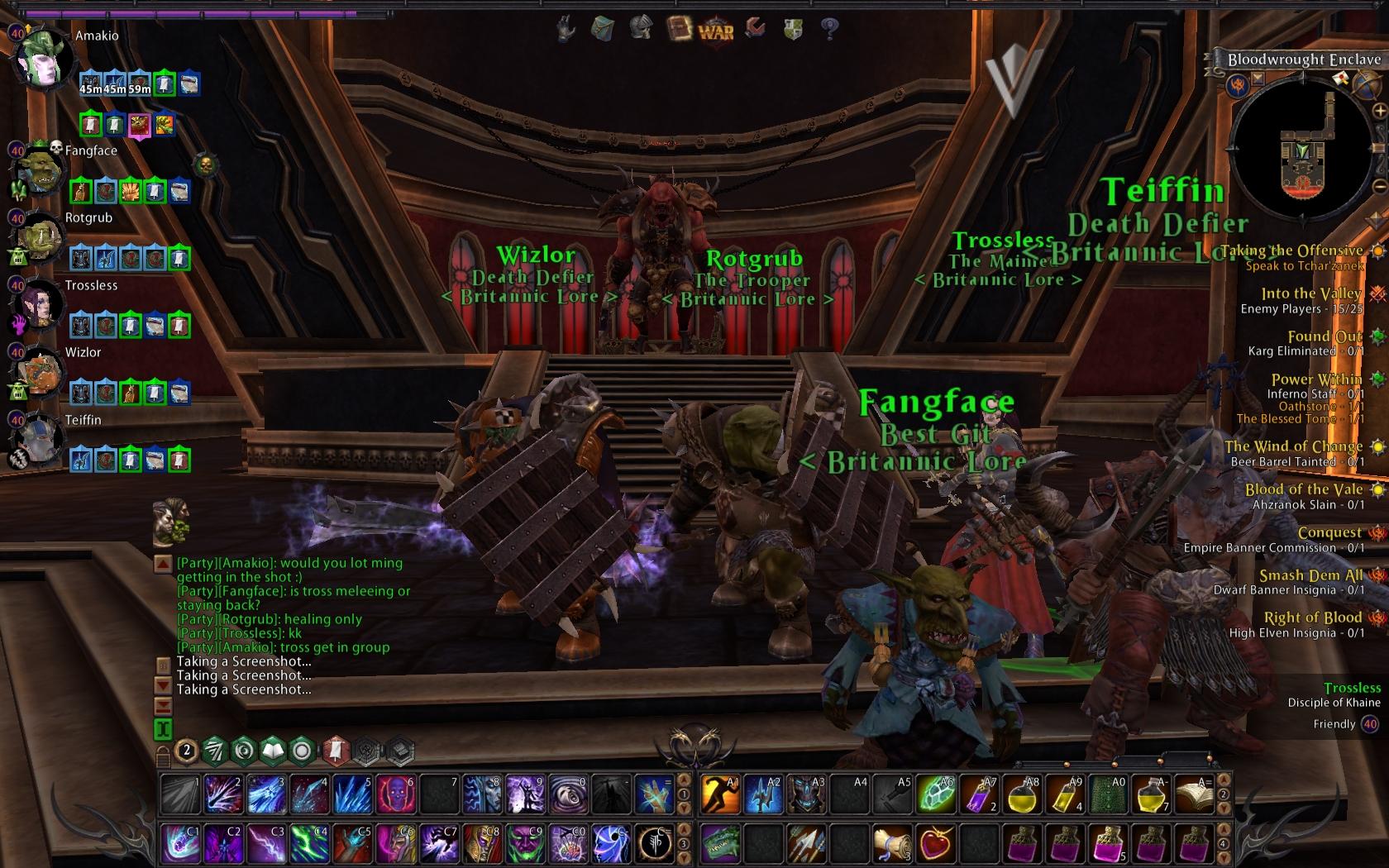Image resolution: width=1389 pixels, height=868 pixels.
Task: Use the ice shards ability in slot 5
Action: [x=352, y=794]
